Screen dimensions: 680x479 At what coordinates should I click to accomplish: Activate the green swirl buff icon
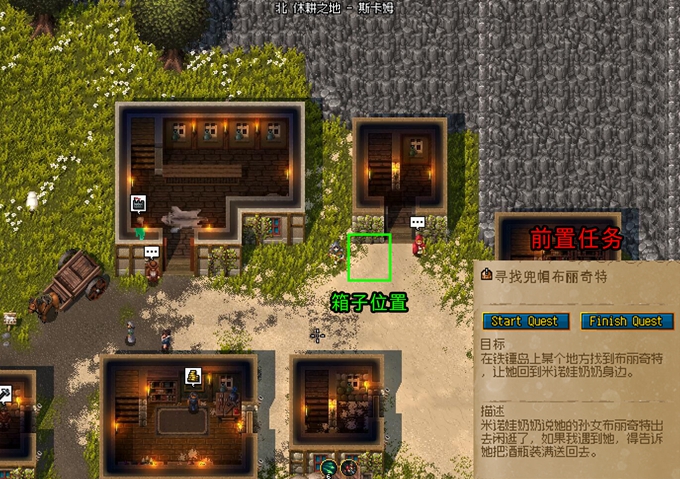(328, 466)
